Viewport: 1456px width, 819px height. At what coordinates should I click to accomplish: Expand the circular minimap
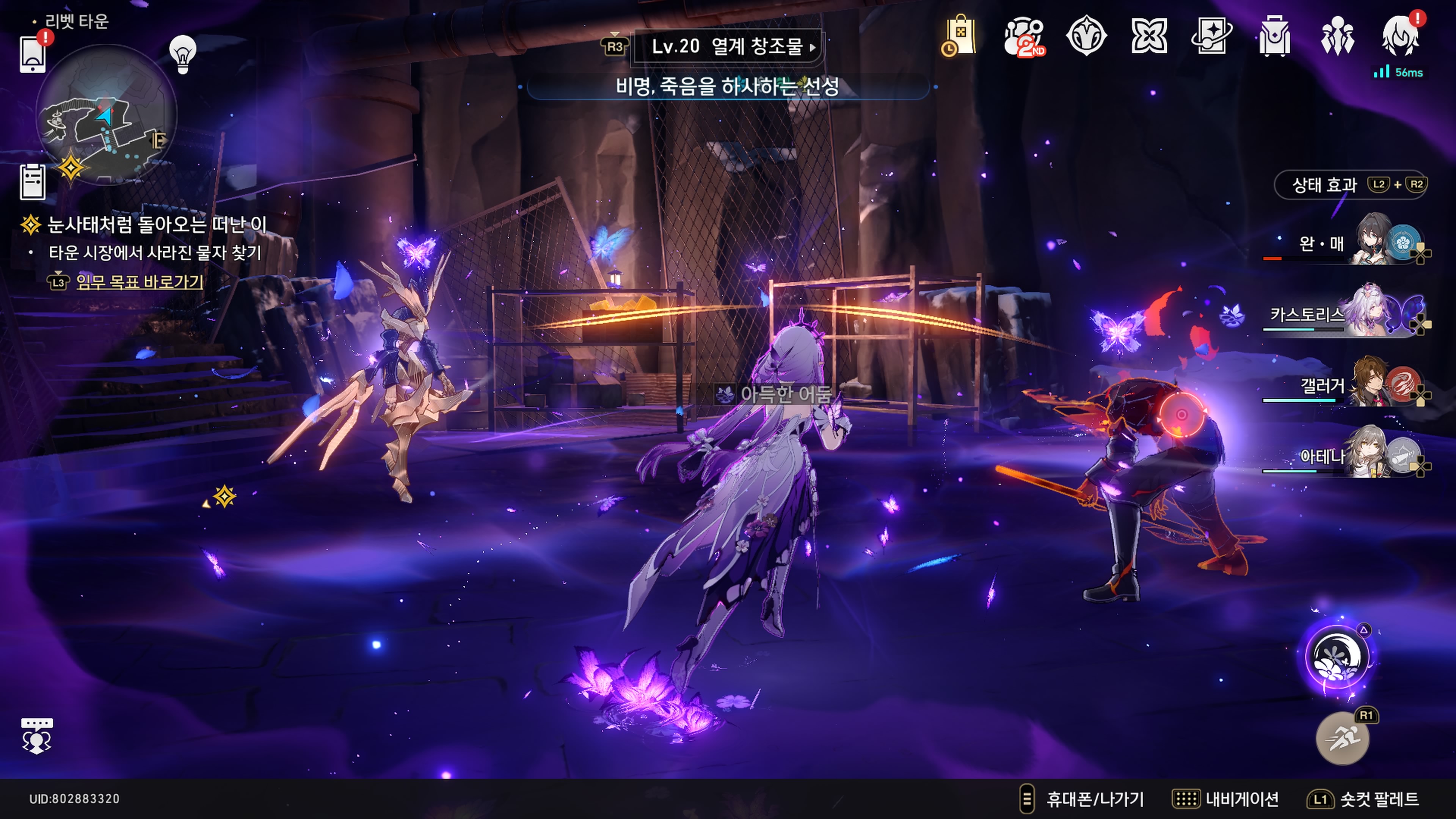(x=106, y=115)
